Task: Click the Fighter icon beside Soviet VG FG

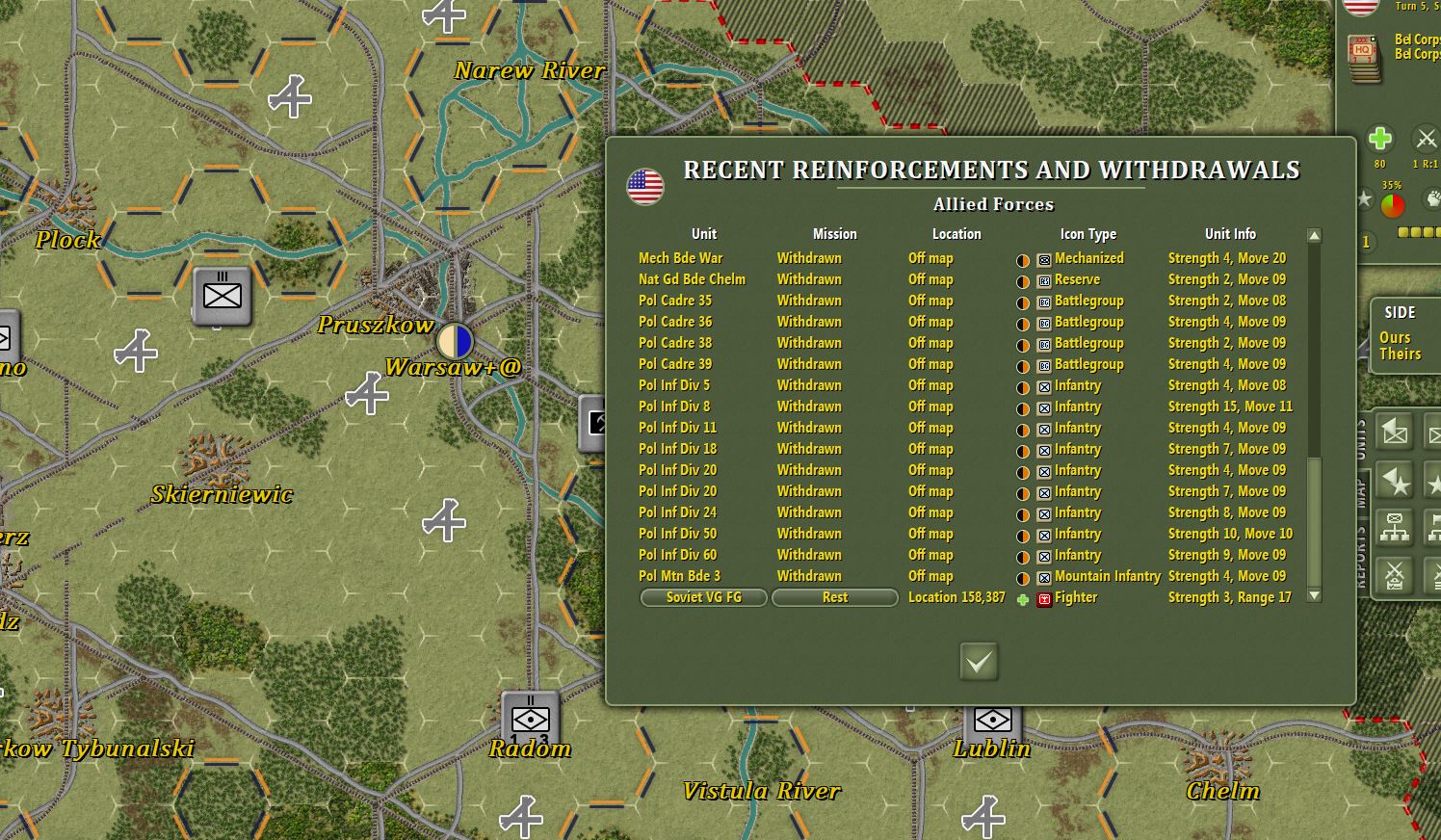Action: click(1044, 597)
